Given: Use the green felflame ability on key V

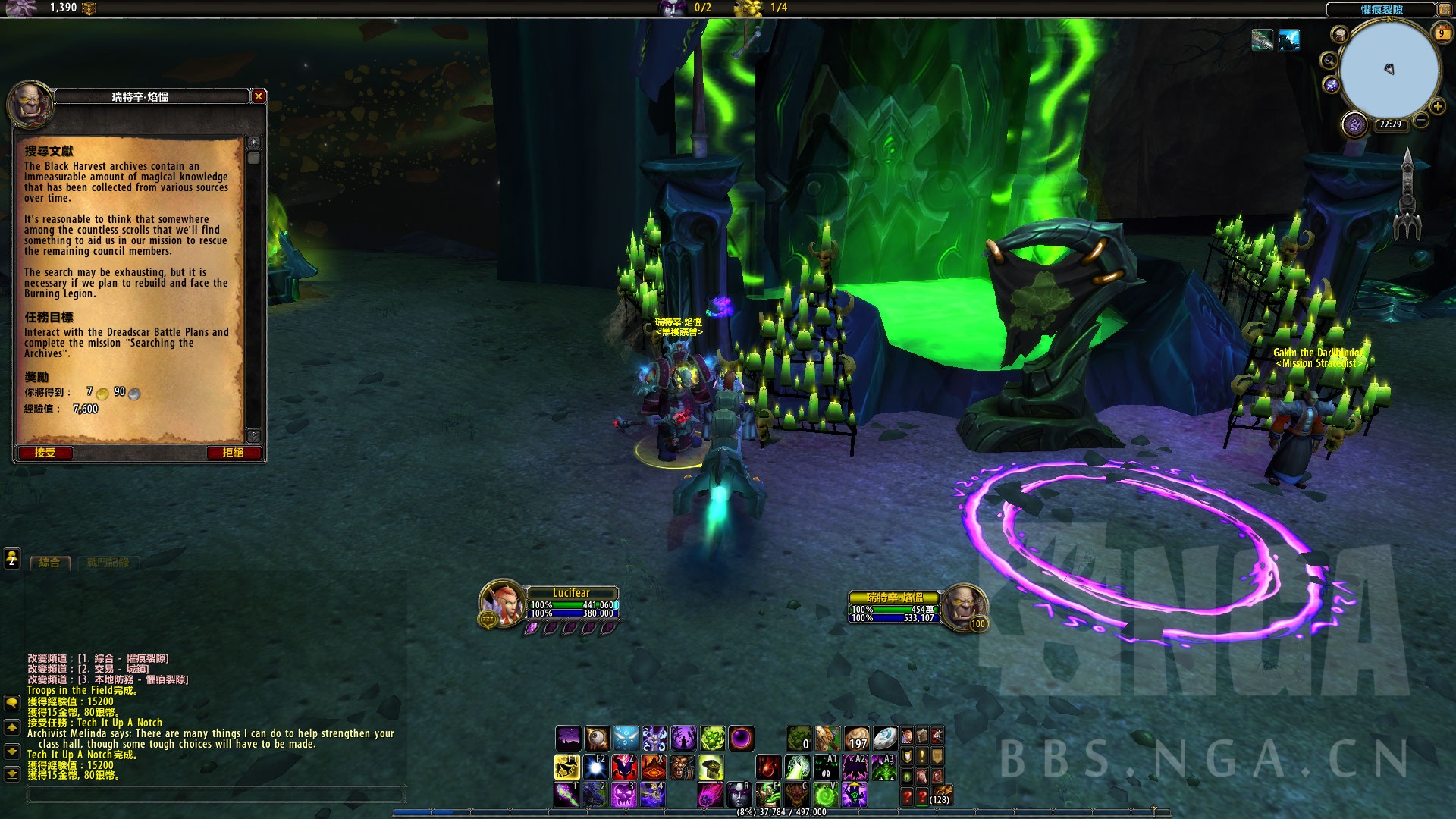Looking at the screenshot, I should pos(825,794).
